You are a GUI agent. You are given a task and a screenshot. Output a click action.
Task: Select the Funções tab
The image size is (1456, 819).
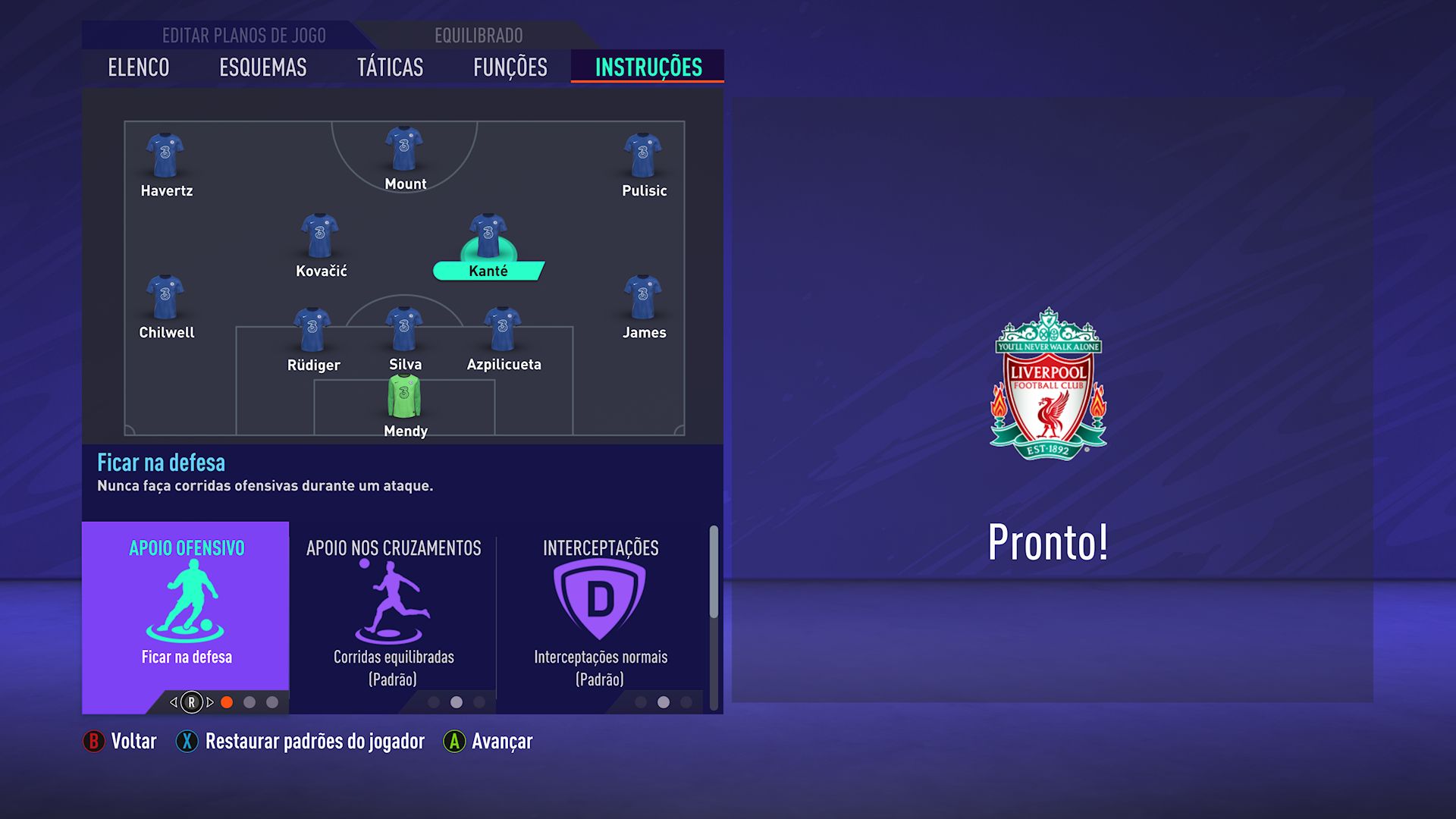[510, 67]
